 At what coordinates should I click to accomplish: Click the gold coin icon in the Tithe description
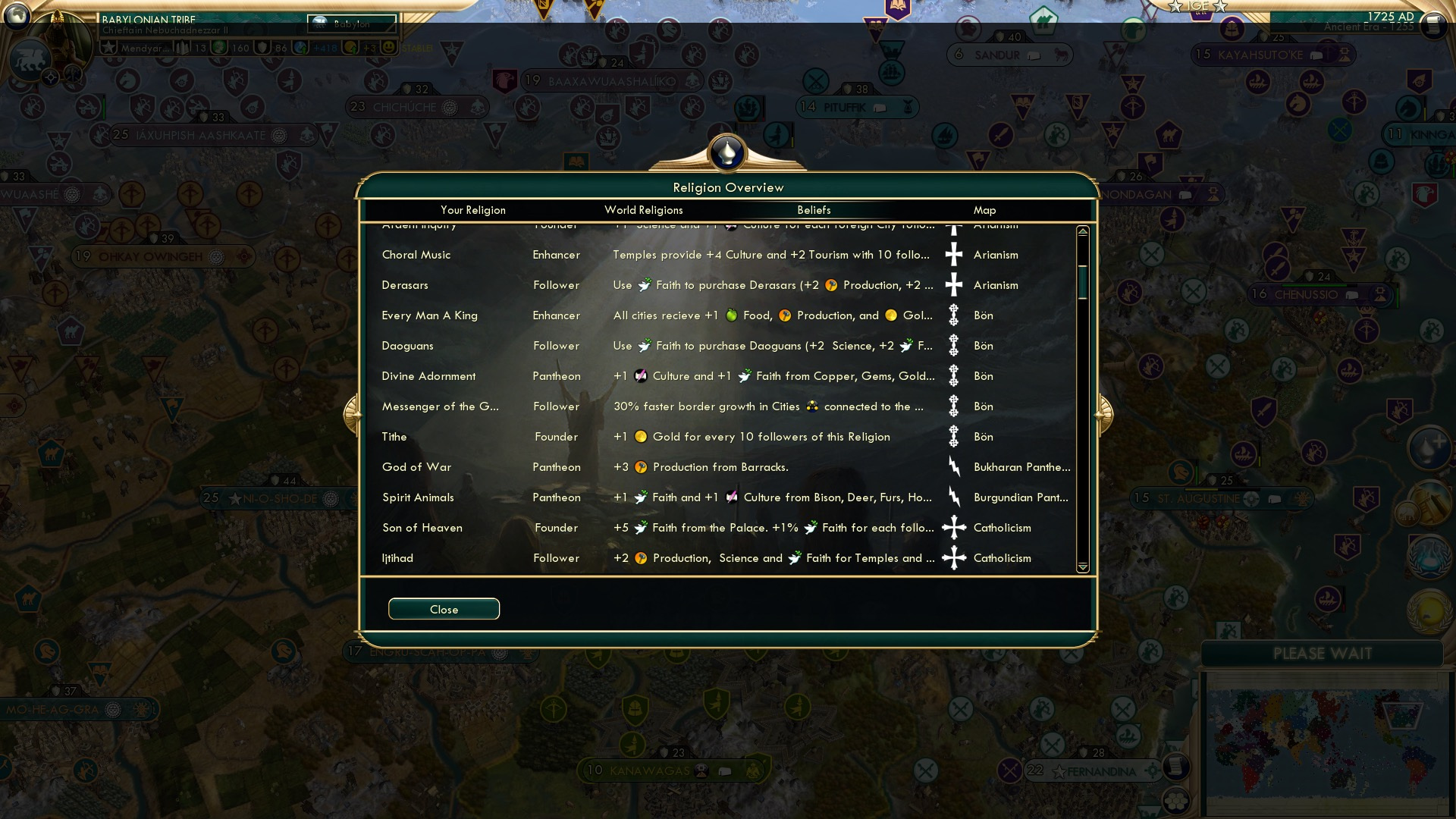coord(639,436)
